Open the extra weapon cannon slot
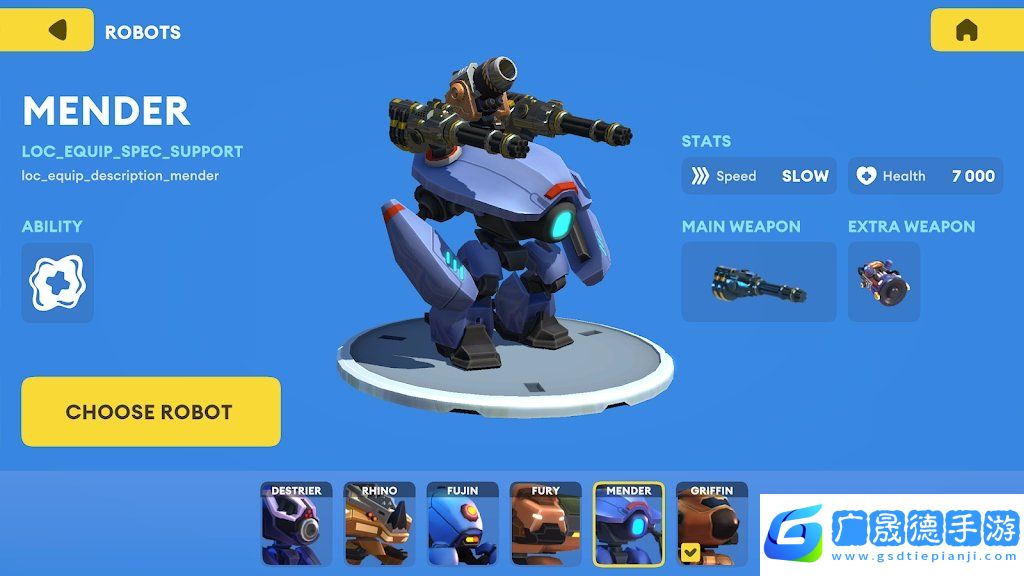1024x576 pixels. [883, 282]
